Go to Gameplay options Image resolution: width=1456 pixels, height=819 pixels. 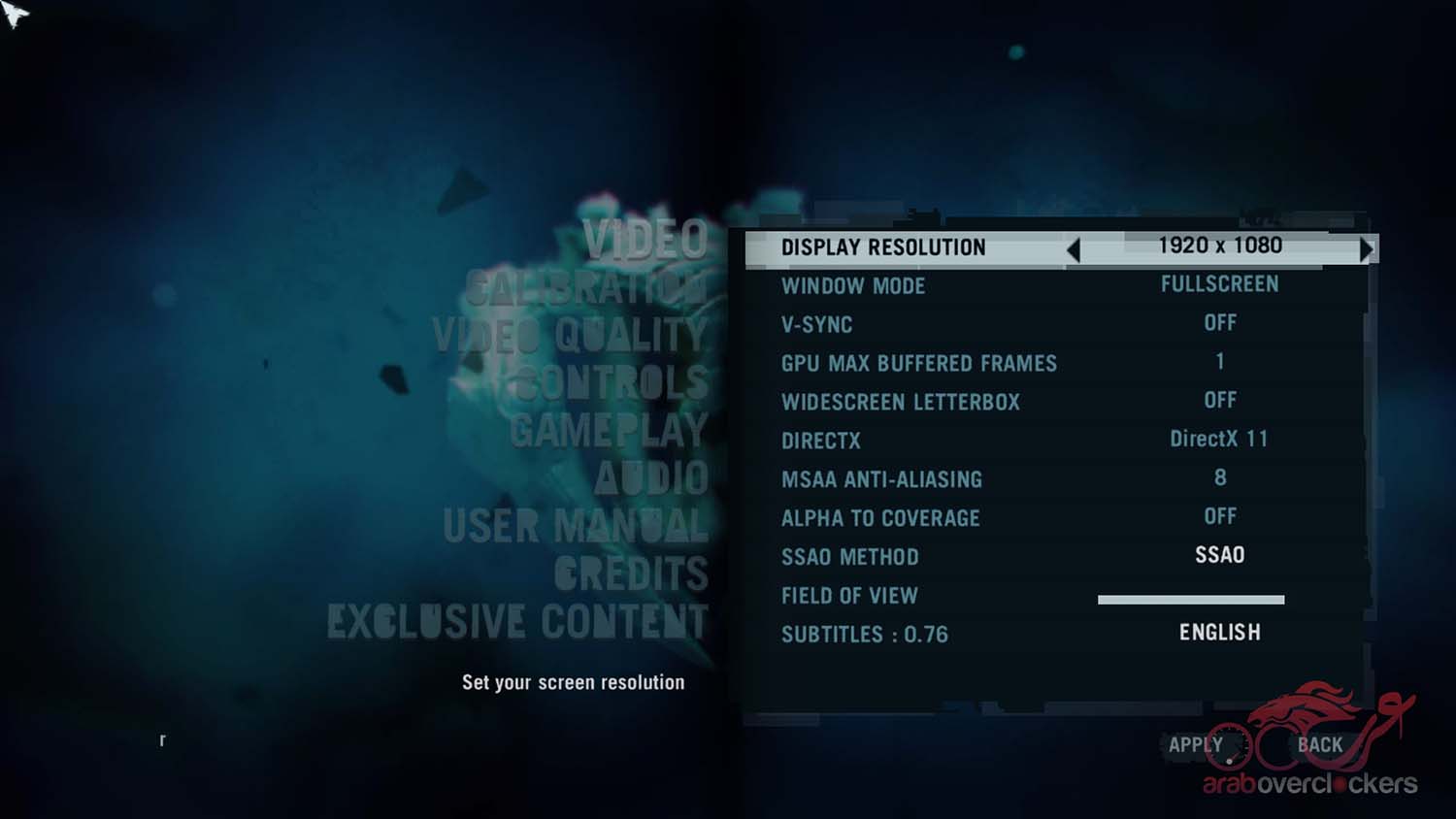[x=609, y=431]
